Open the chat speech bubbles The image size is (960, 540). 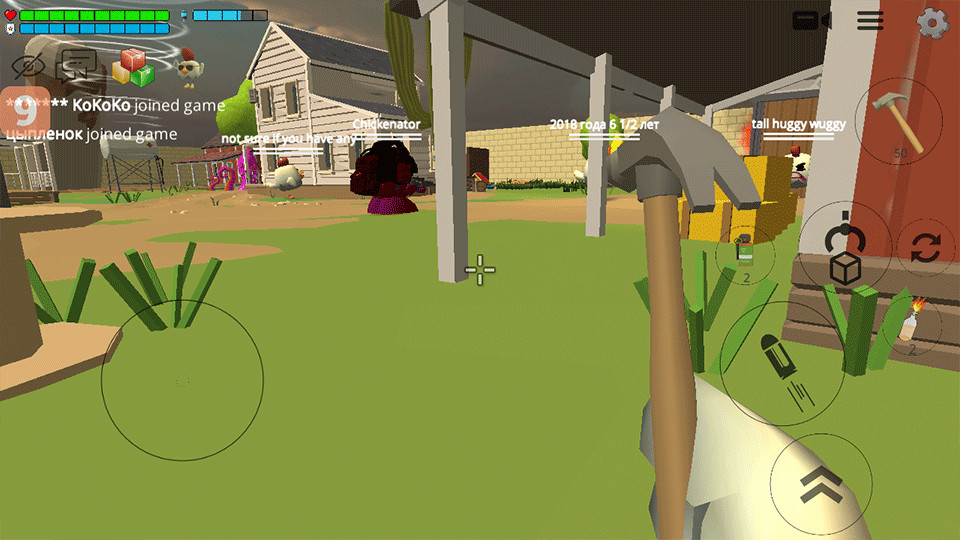pos(77,66)
